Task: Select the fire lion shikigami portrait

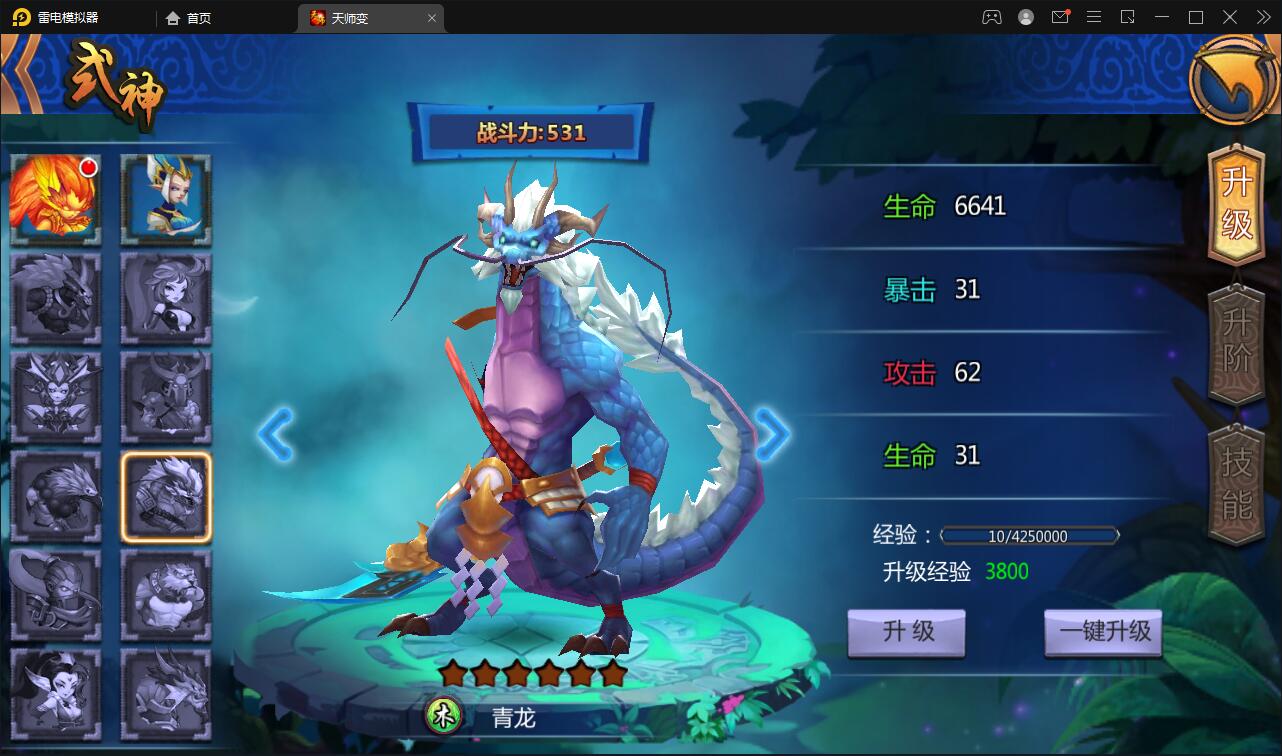Action: pyautogui.click(x=55, y=198)
